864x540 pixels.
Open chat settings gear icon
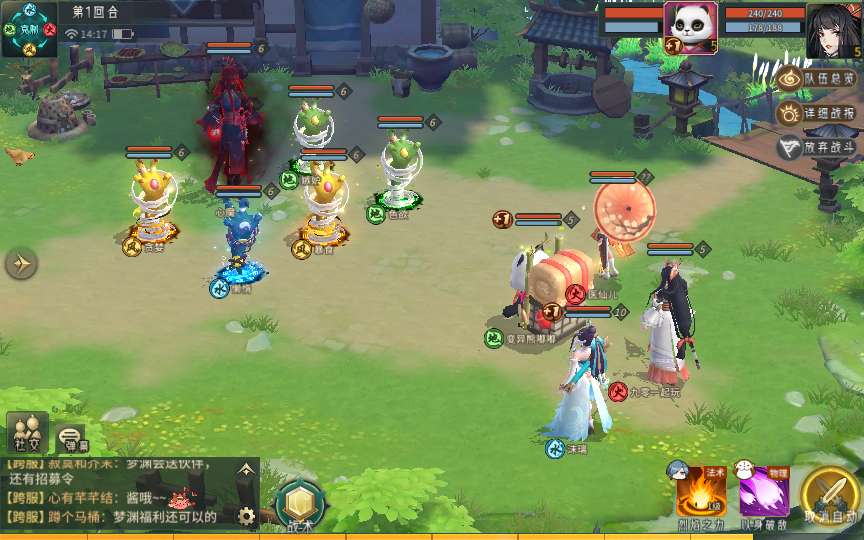pos(246,517)
